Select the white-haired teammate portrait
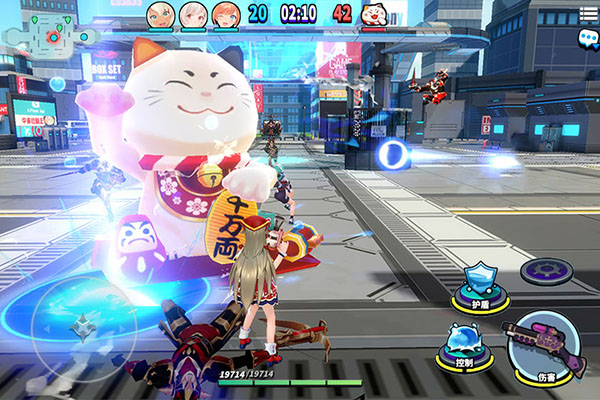Viewport: 600px width, 400px height. (x=193, y=14)
